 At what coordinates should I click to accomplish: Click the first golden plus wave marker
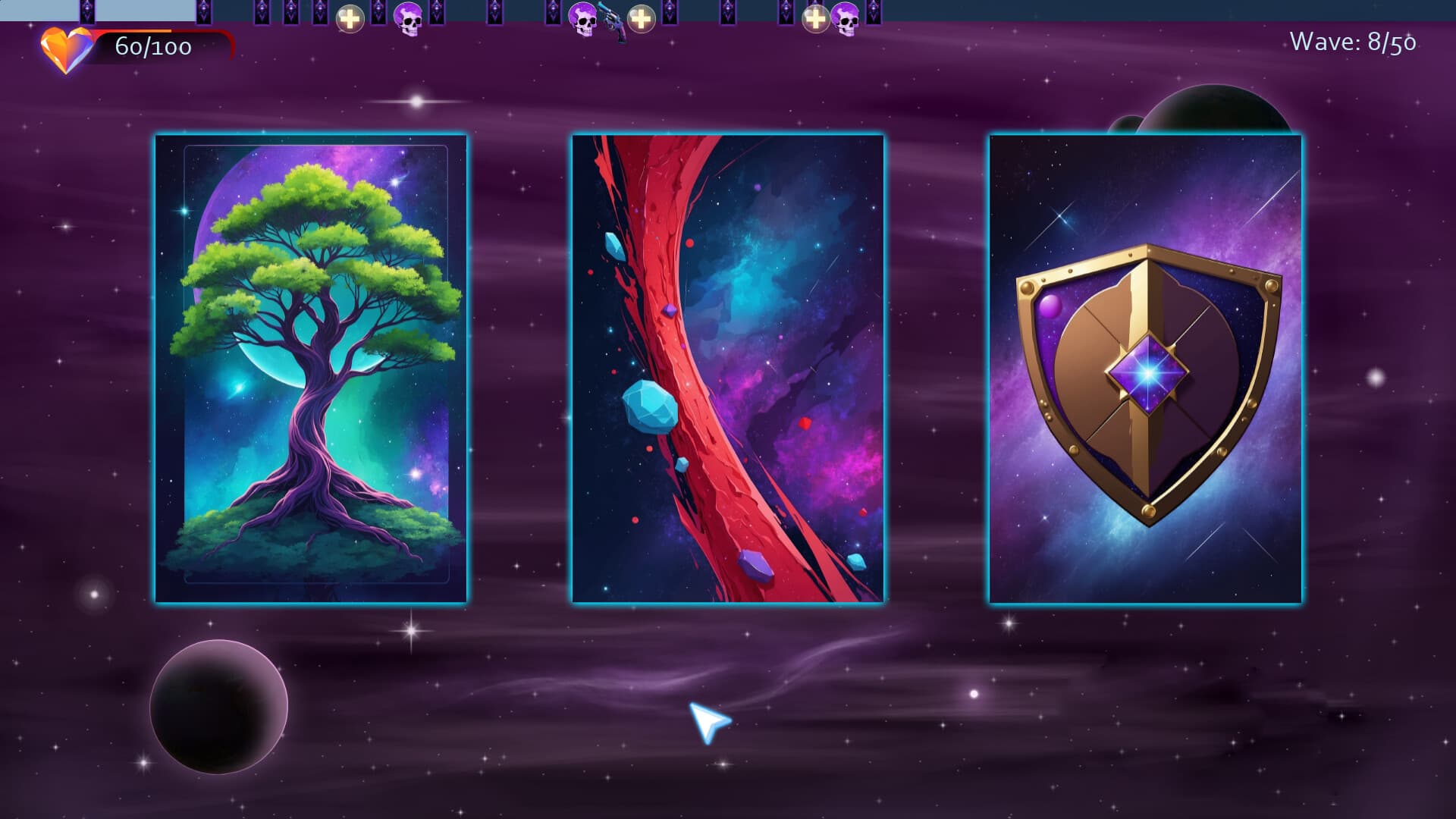pos(350,19)
